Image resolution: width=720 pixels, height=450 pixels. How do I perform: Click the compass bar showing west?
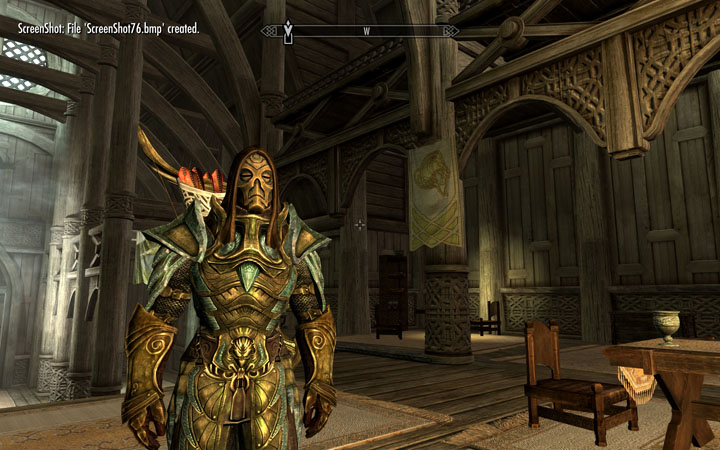point(366,31)
